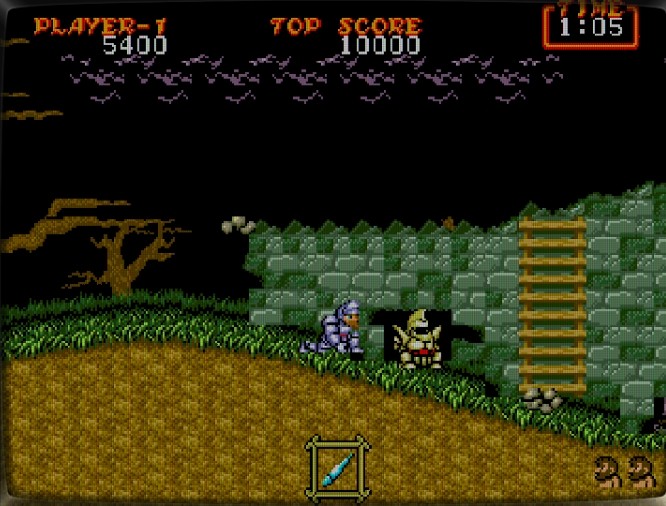This screenshot has height=506, width=666.
Task: Select the lance weapon icon frame
Action: point(338,465)
